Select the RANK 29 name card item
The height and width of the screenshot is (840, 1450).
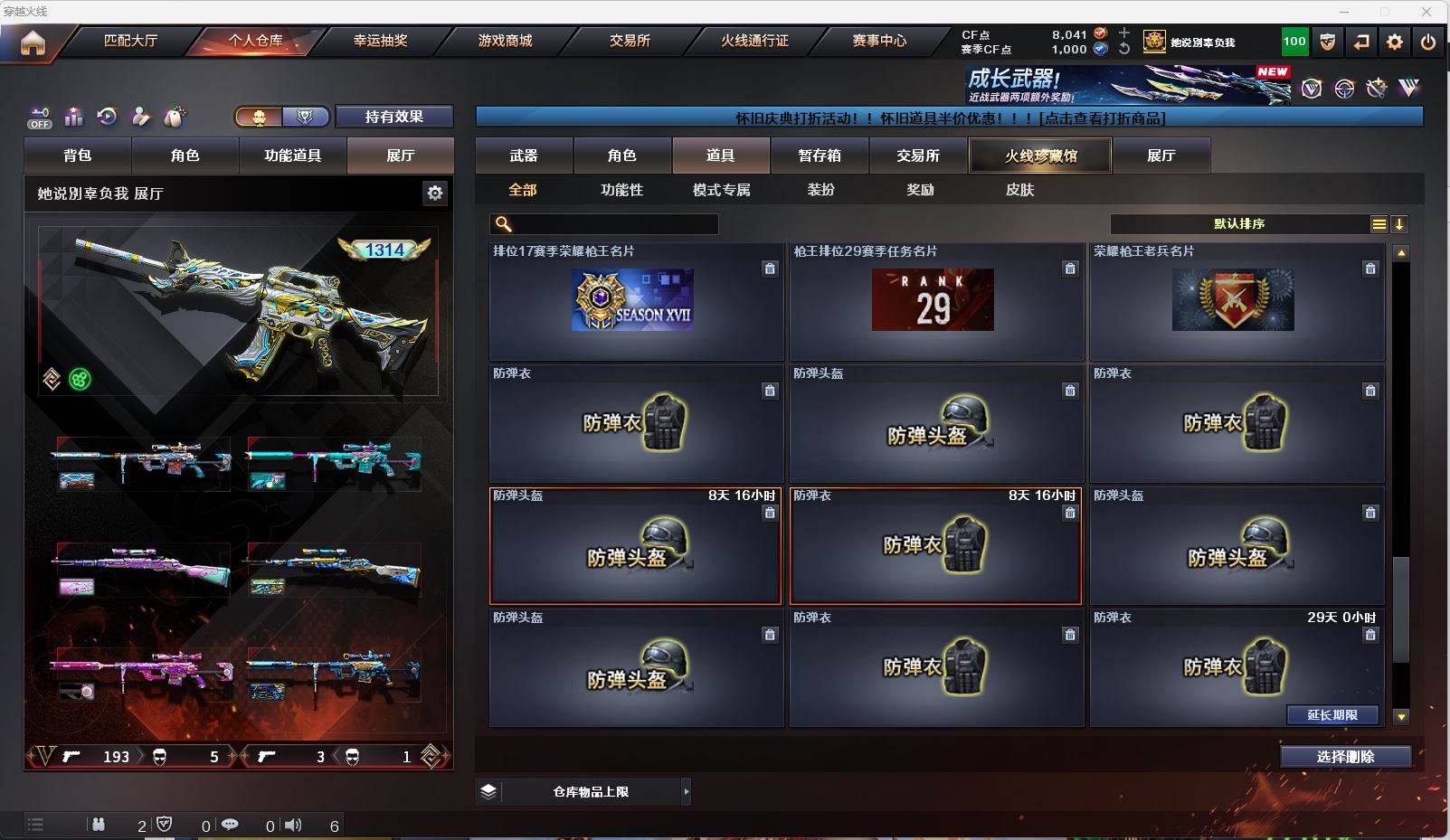(933, 300)
